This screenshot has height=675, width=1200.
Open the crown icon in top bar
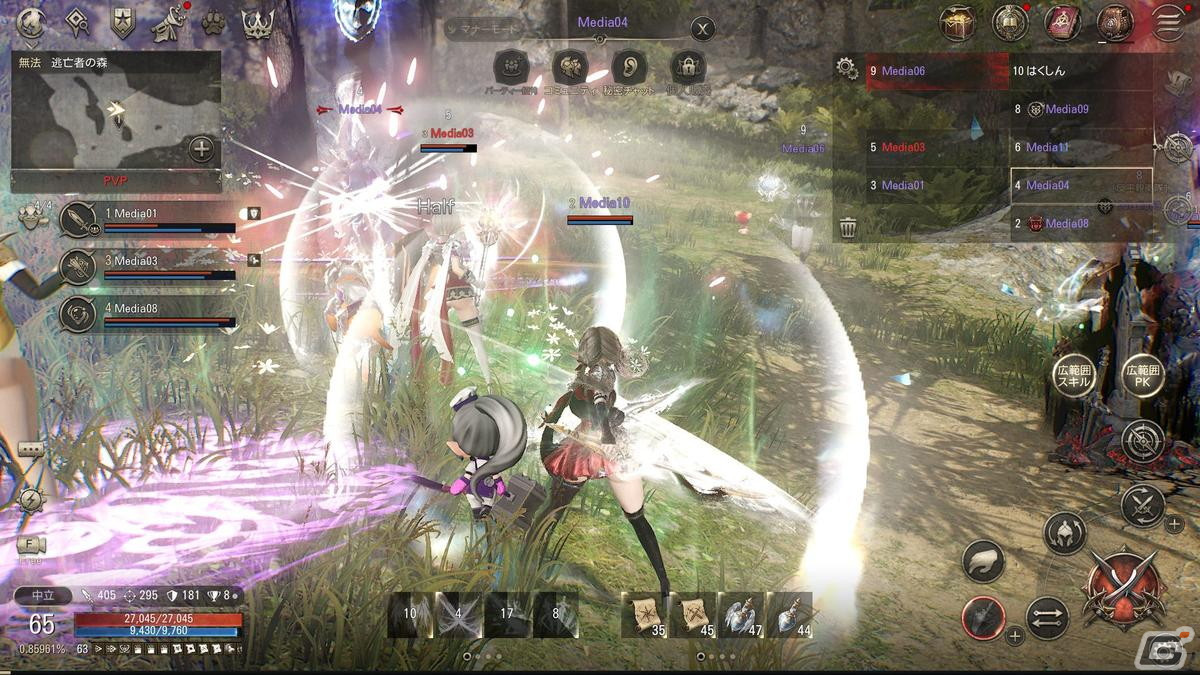(x=258, y=23)
